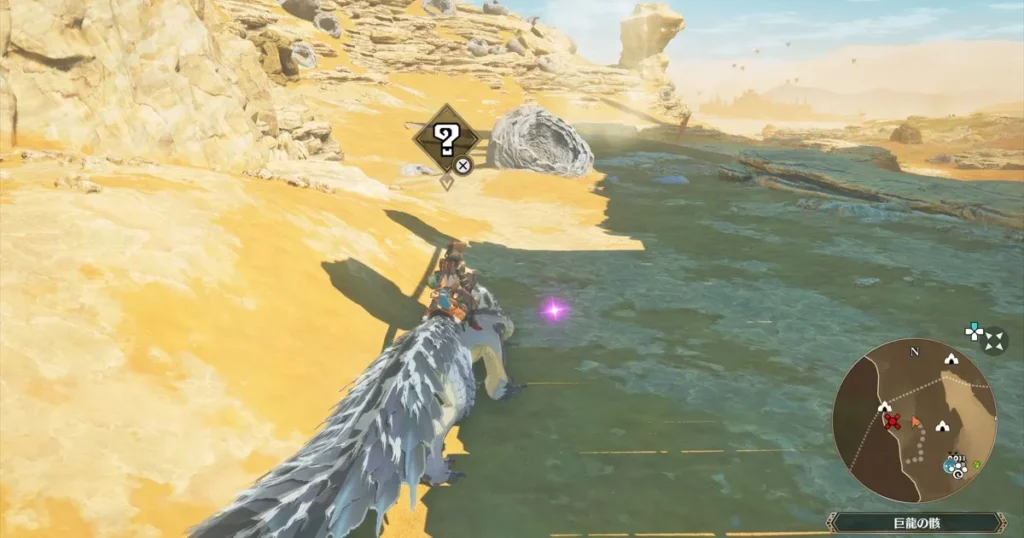Click the red cross marker on the minimap
The image size is (1024, 538).
click(893, 422)
